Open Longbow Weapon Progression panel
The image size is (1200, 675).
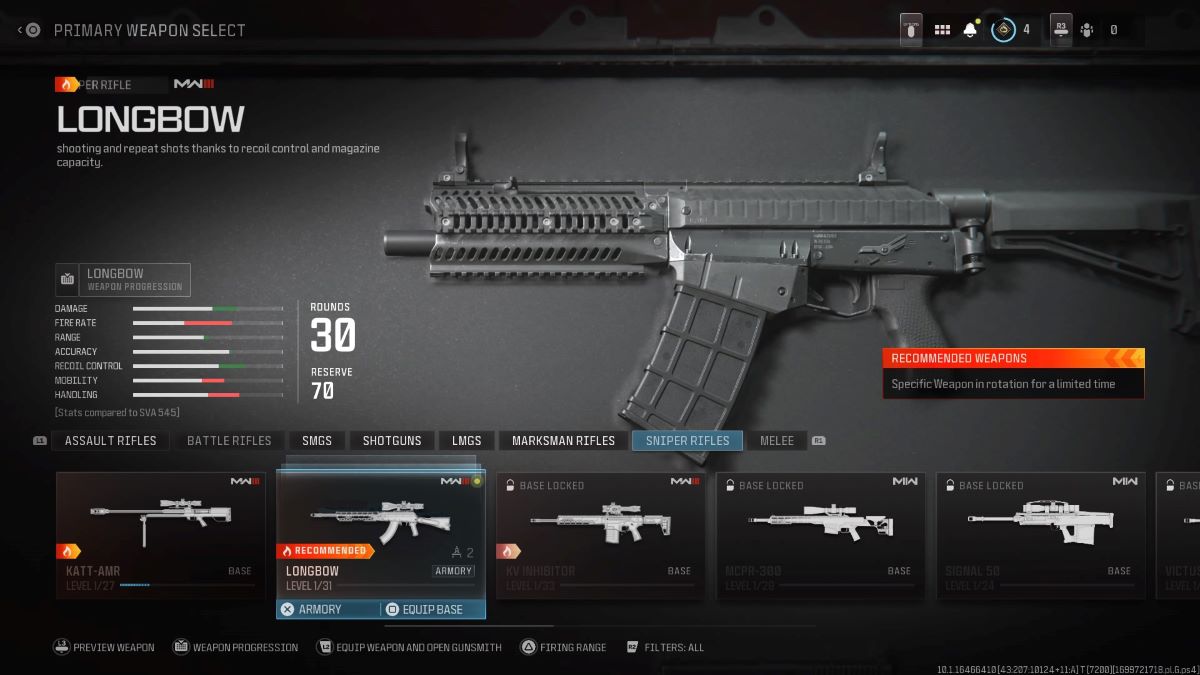(x=123, y=279)
